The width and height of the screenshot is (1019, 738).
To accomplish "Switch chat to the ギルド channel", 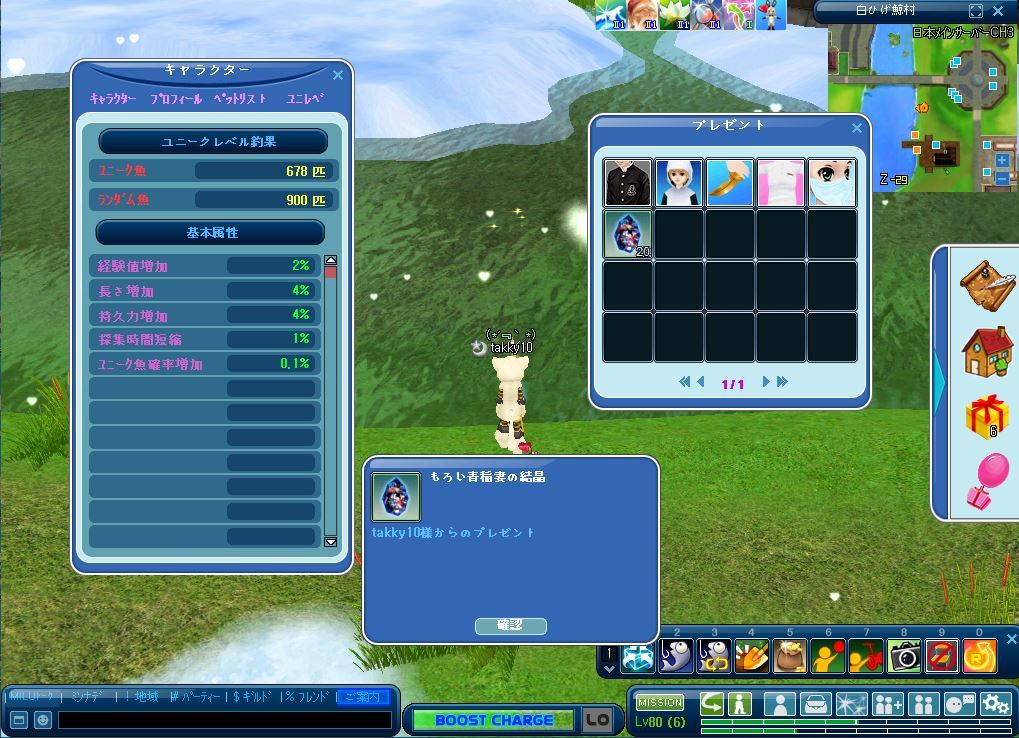I will point(254,696).
